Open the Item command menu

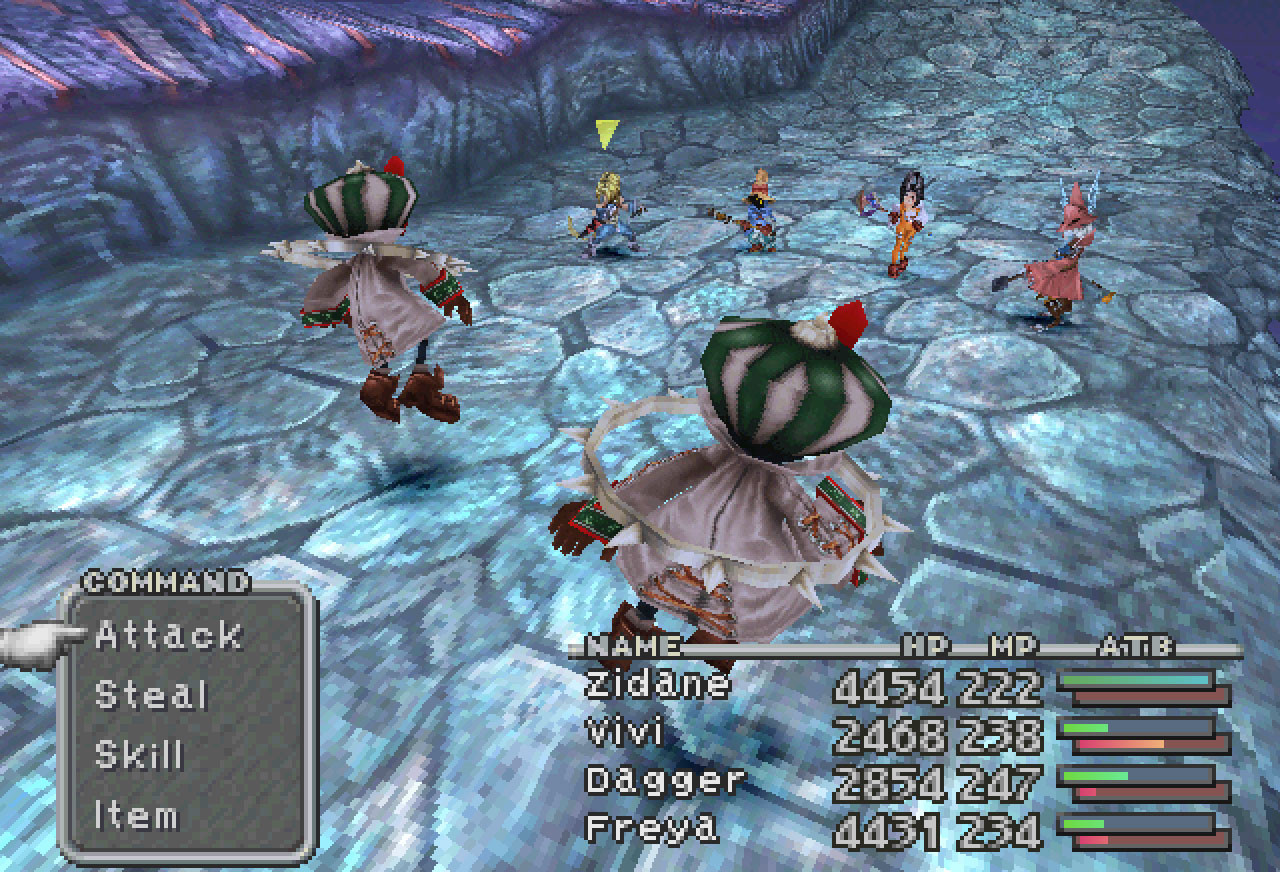click(140, 816)
